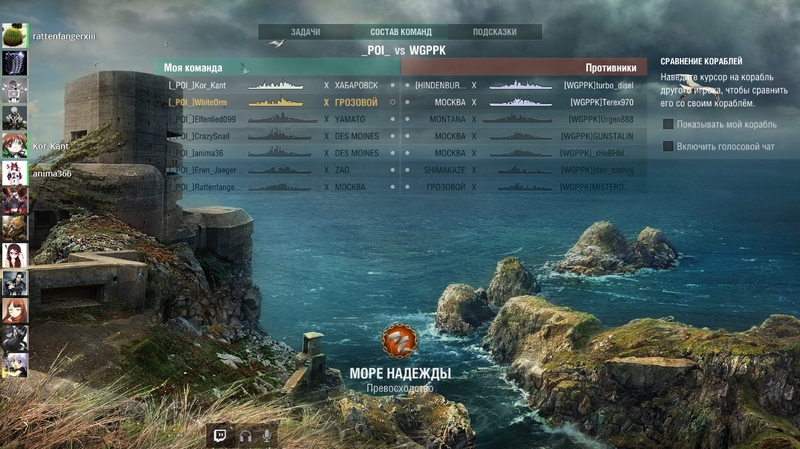Open the Состав команд tab
Viewport: 800px width, 449px height.
[401, 32]
